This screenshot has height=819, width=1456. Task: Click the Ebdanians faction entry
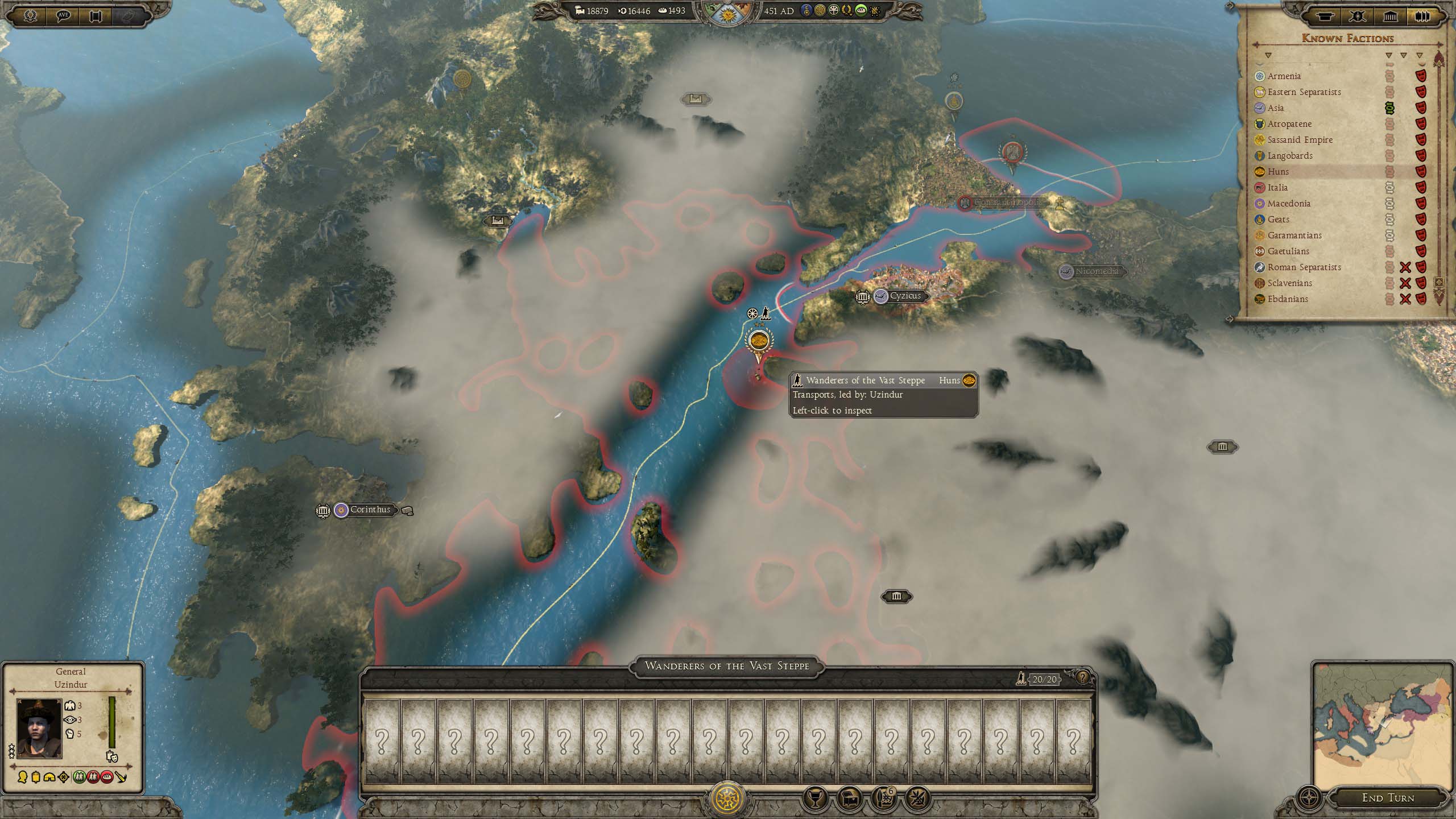click(1288, 299)
